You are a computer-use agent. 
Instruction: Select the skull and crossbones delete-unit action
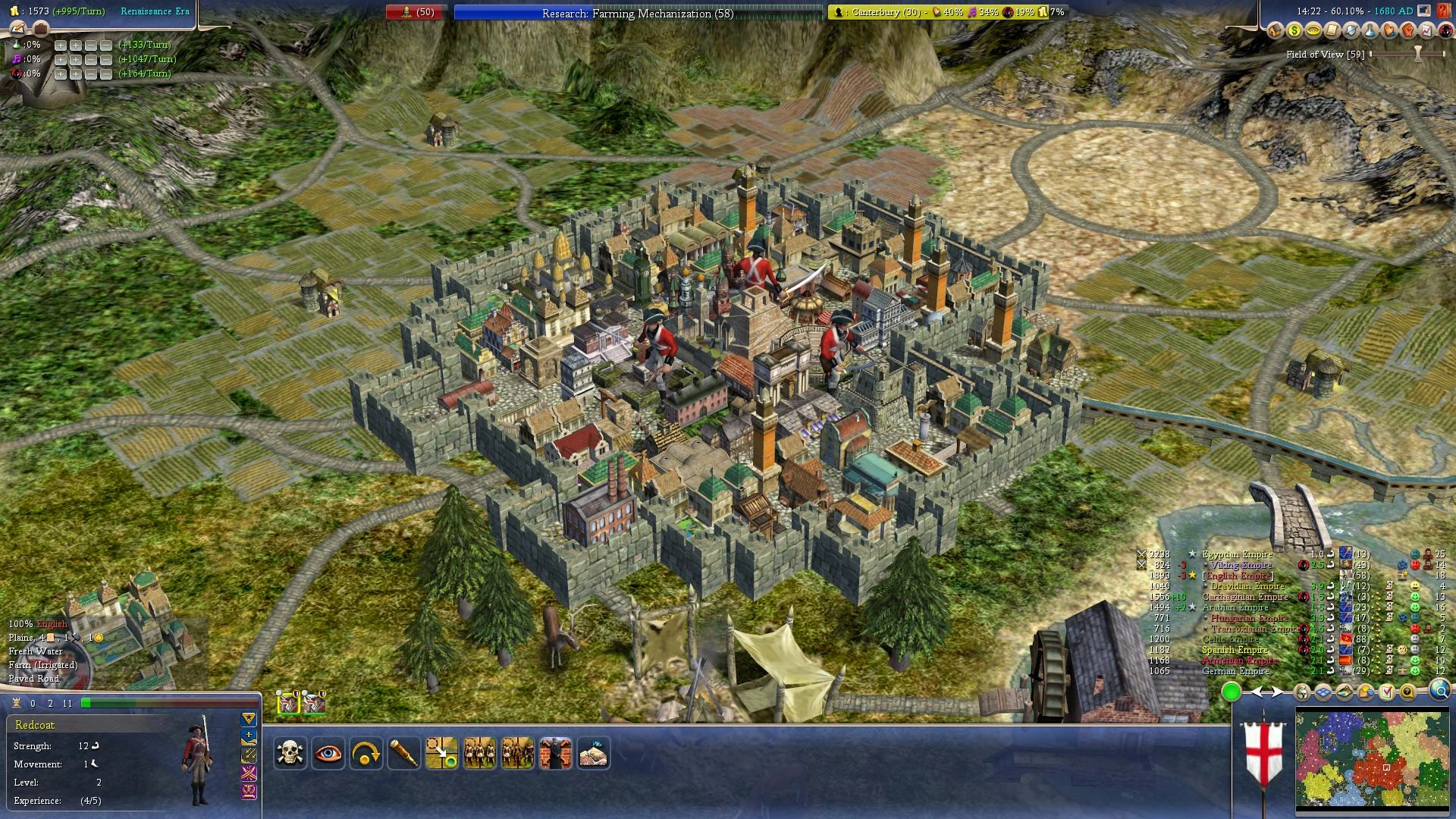[290, 753]
